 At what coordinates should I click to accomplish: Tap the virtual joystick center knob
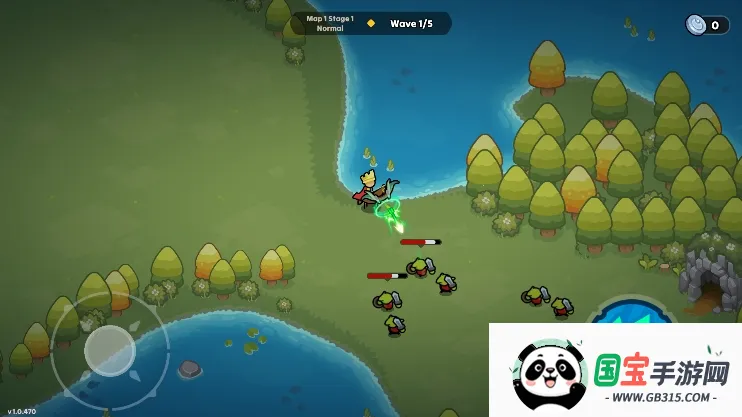(x=109, y=350)
